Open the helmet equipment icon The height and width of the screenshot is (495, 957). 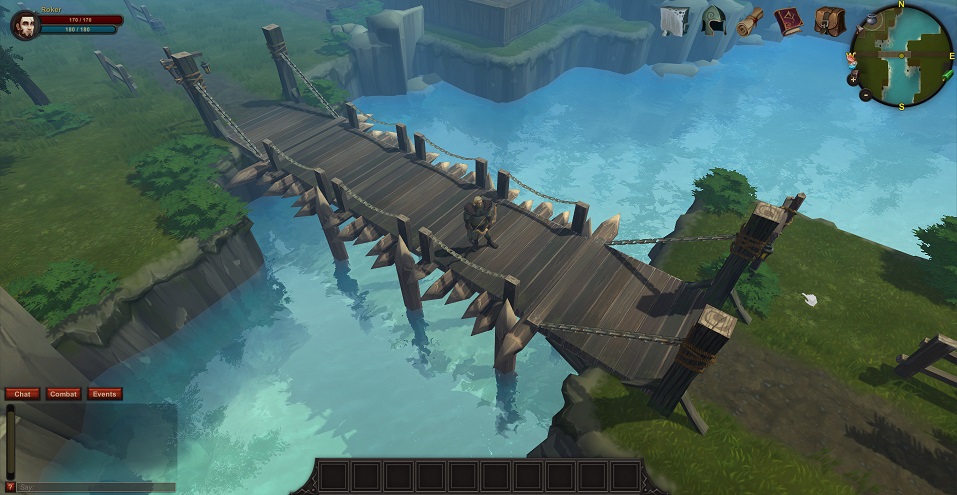pyautogui.click(x=713, y=21)
